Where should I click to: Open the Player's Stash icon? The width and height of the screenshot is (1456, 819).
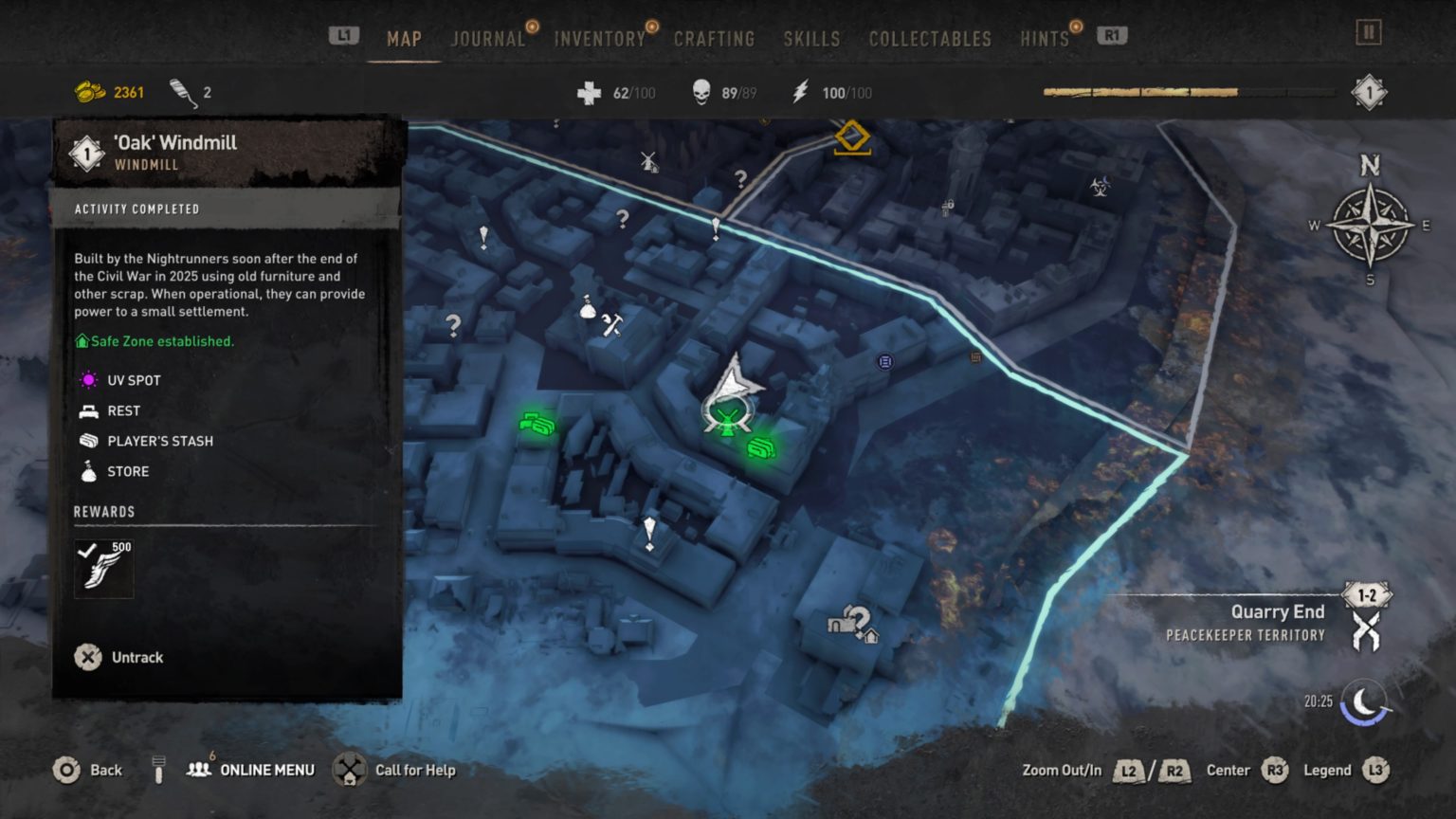coord(90,441)
